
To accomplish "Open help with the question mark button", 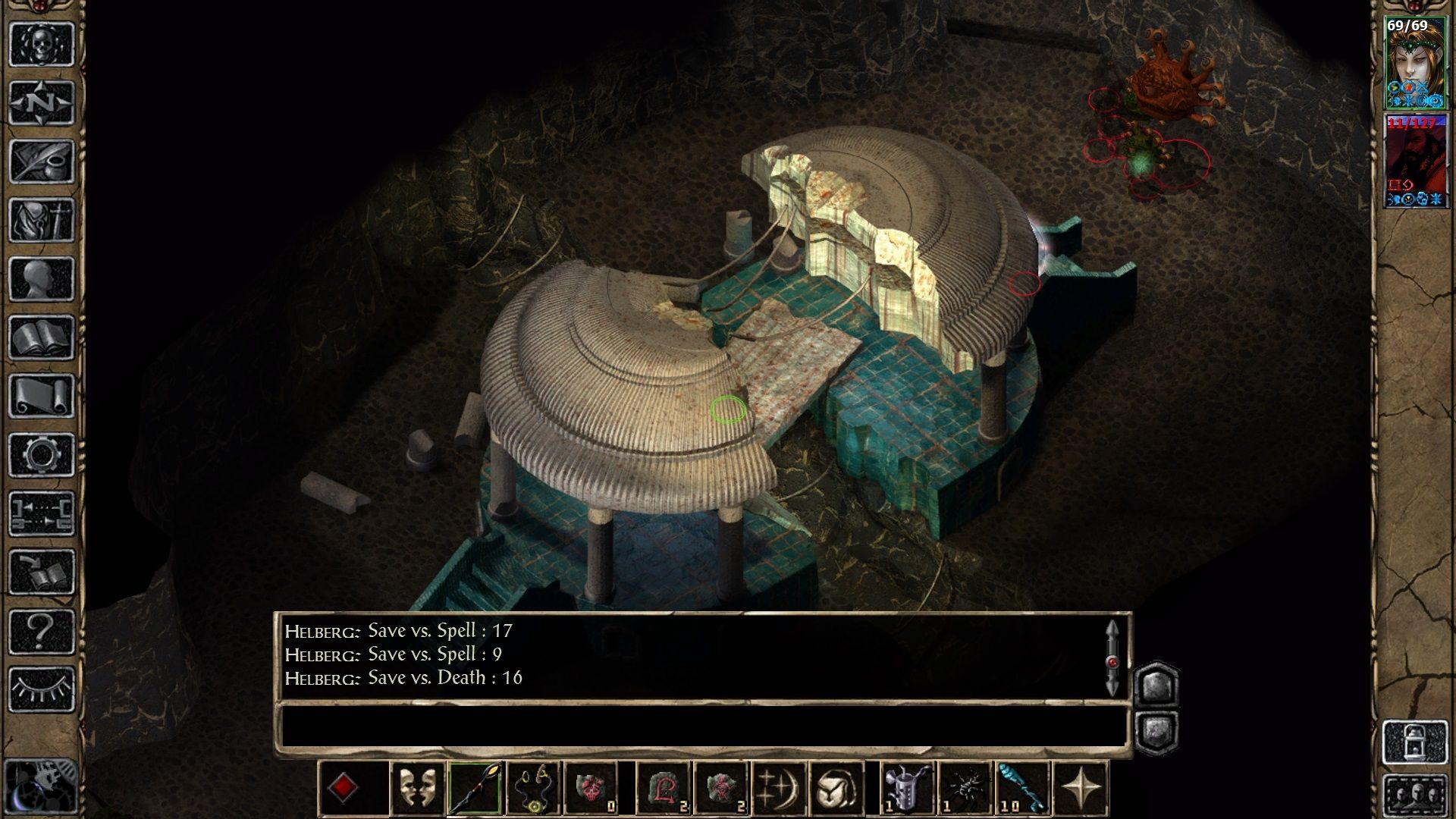I will point(42,631).
